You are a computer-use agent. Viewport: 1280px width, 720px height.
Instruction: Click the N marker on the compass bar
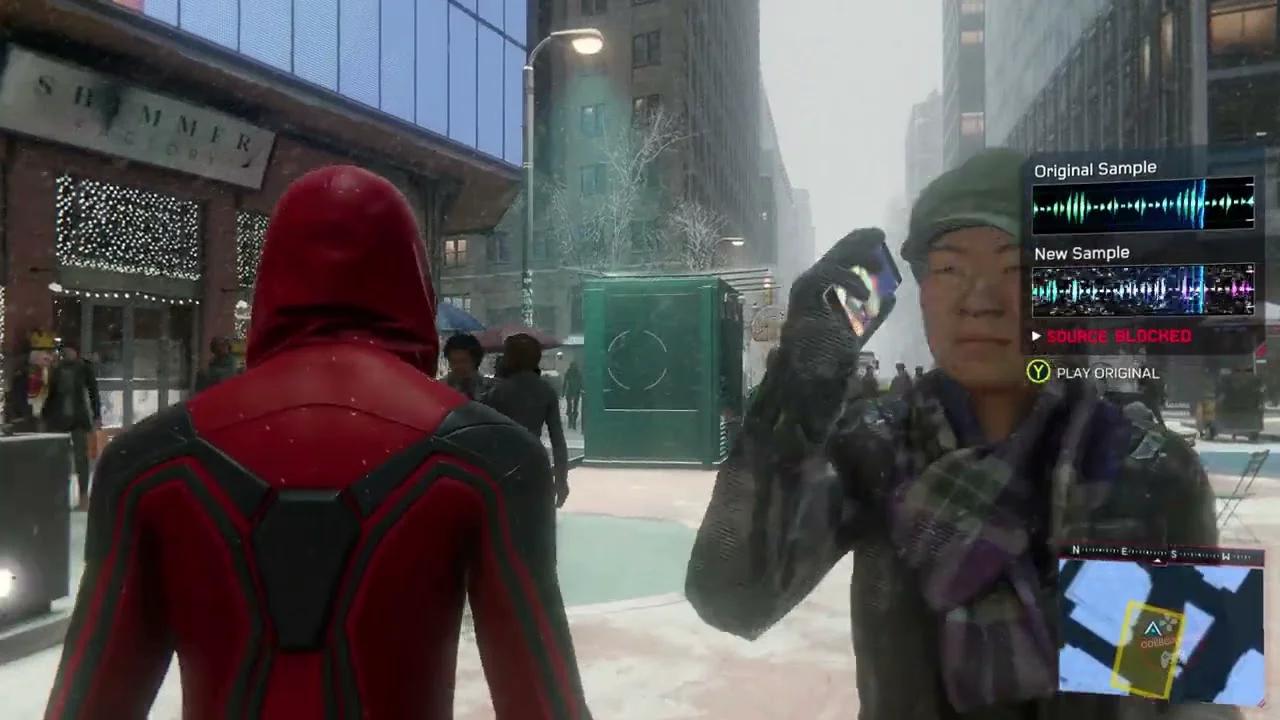click(x=1075, y=550)
